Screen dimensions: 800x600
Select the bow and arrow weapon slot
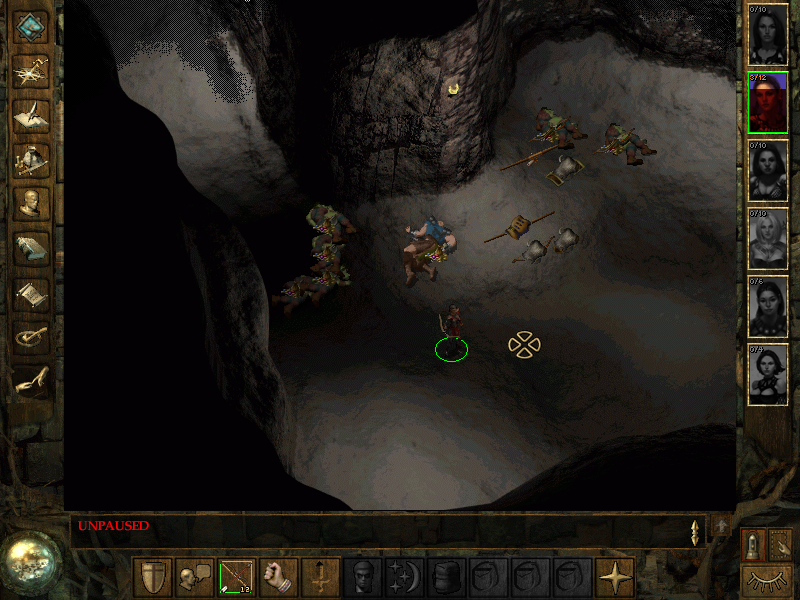[237, 577]
